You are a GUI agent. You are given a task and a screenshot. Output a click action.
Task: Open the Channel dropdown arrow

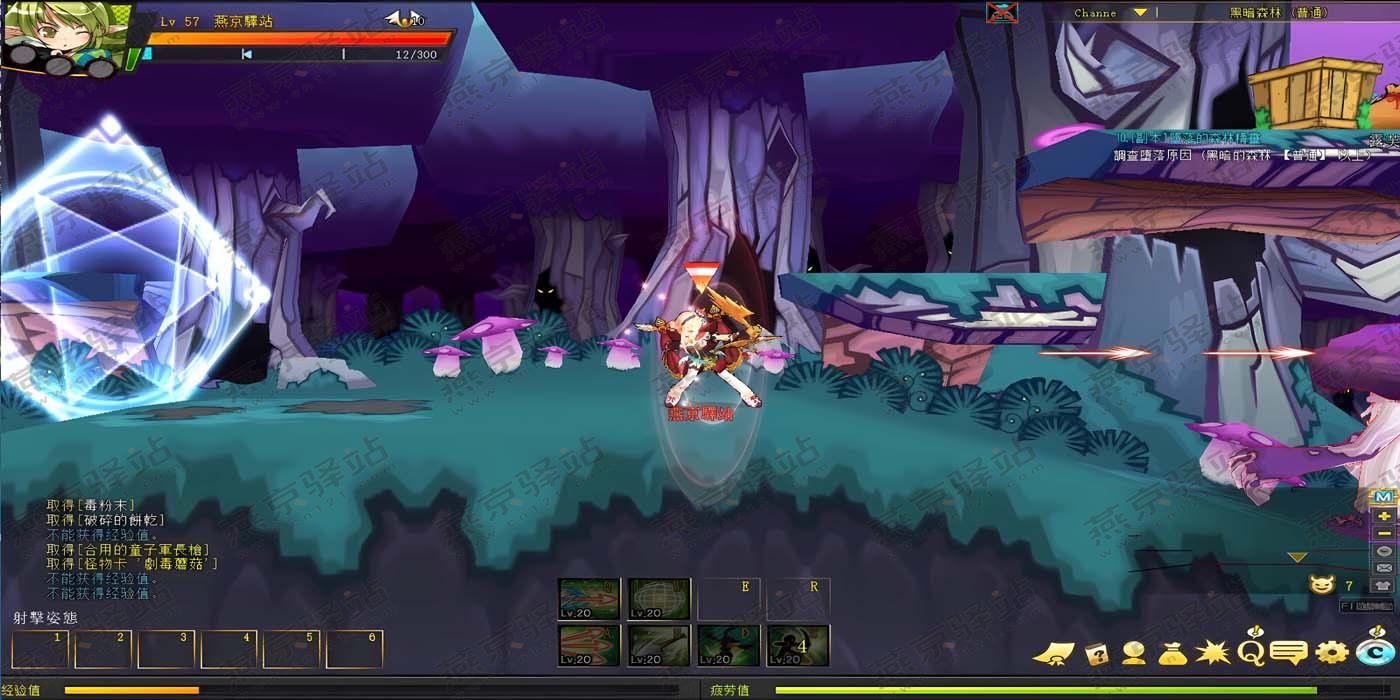click(x=1139, y=13)
